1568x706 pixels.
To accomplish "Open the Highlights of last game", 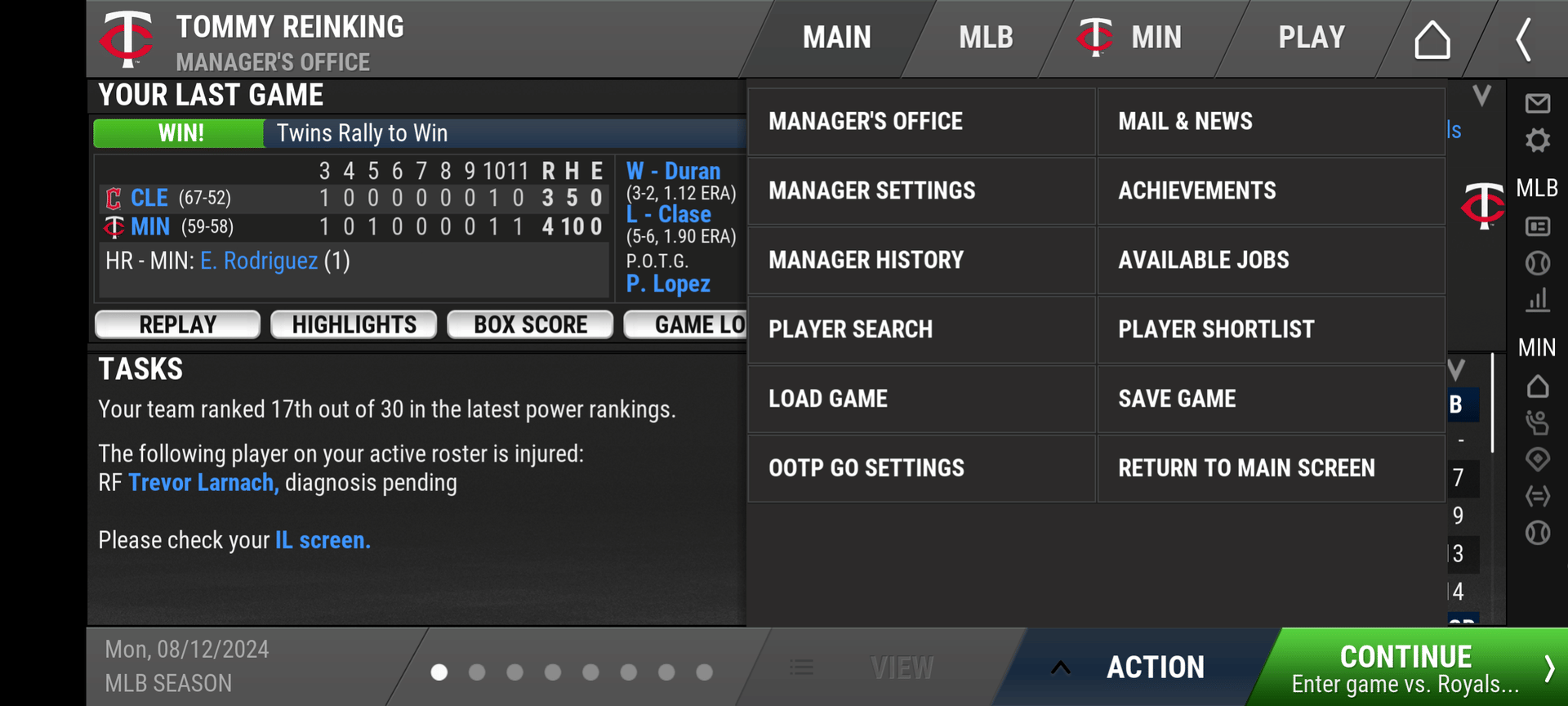I will [354, 324].
